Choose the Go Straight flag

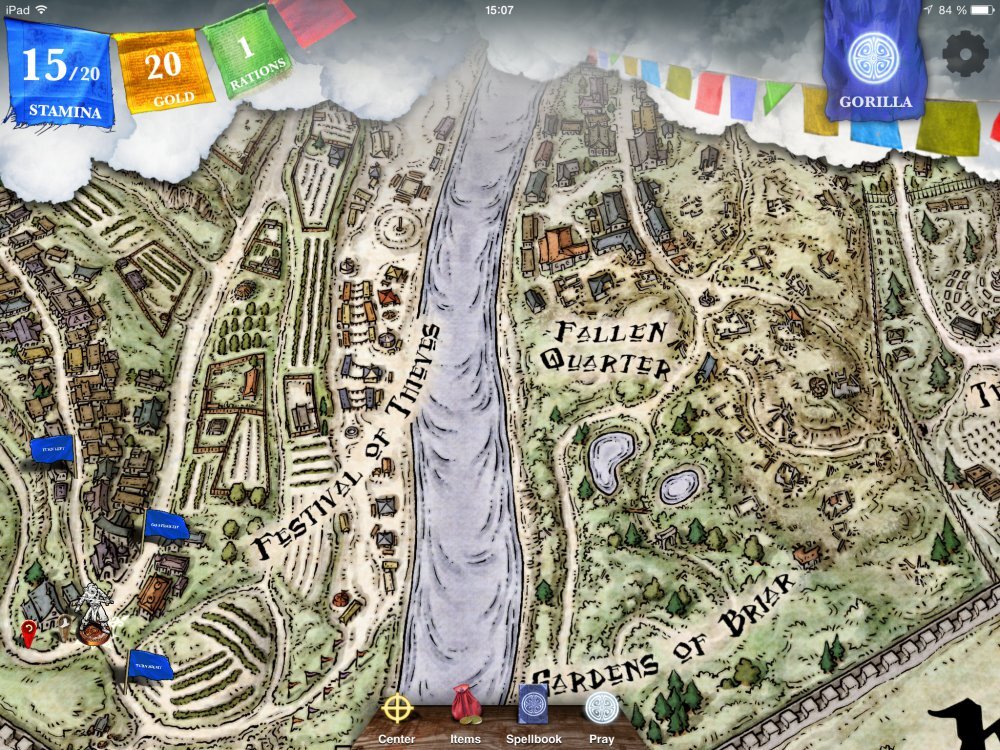[164, 524]
